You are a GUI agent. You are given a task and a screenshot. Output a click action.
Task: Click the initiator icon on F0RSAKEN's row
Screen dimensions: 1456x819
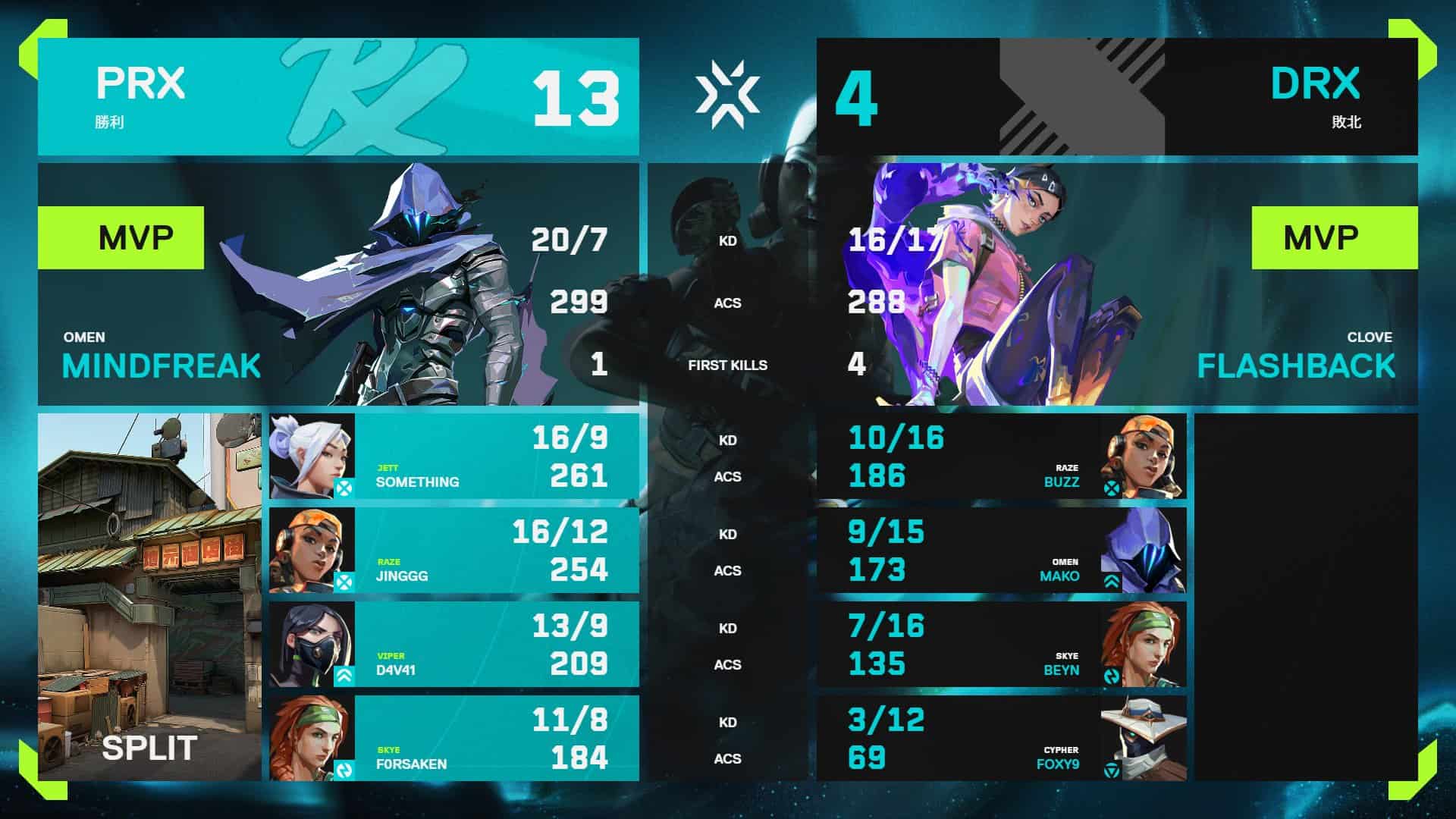point(345,769)
